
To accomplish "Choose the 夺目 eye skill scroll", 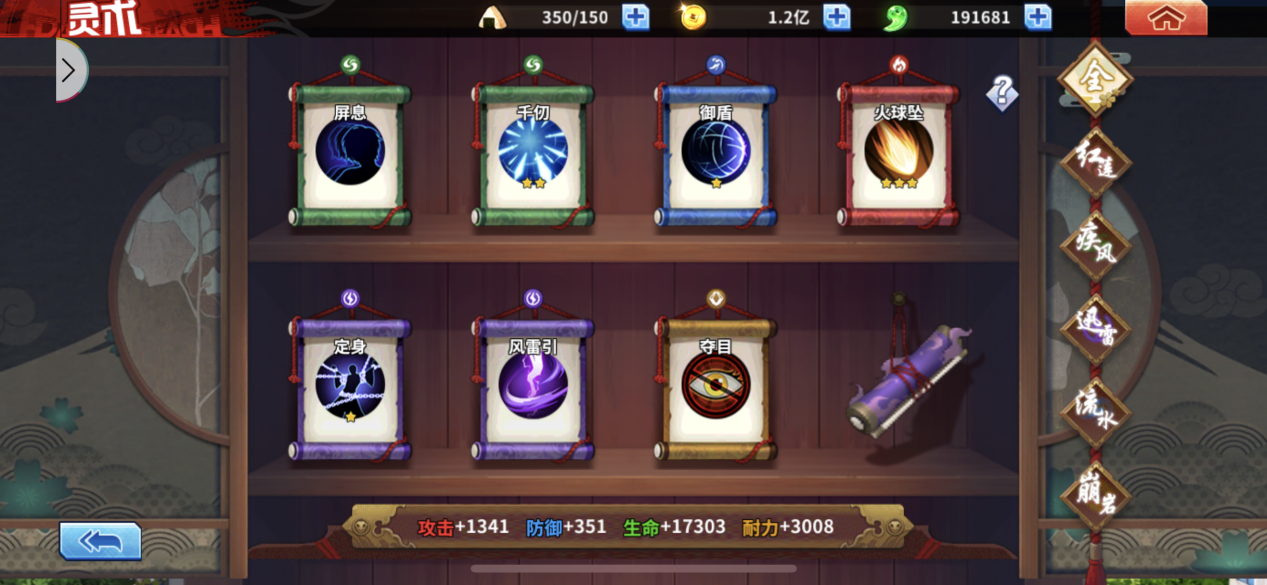I will (716, 386).
